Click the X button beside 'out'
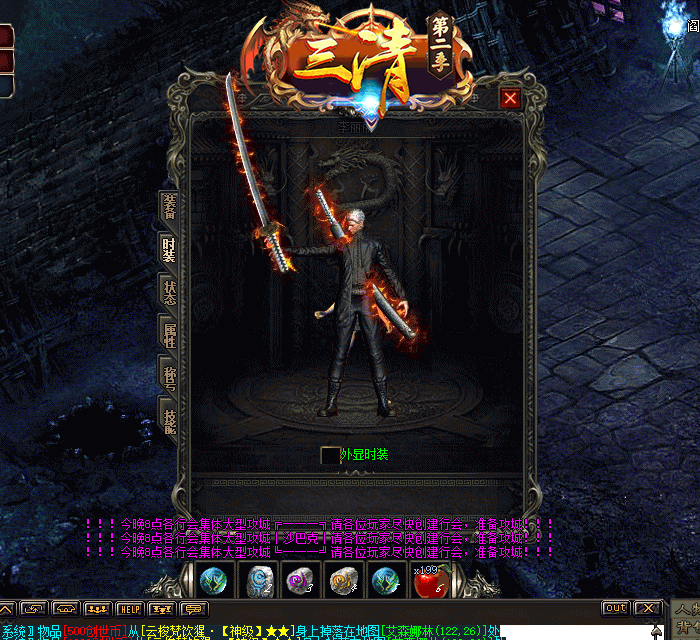Viewport: 700px width, 640px height. (647, 608)
